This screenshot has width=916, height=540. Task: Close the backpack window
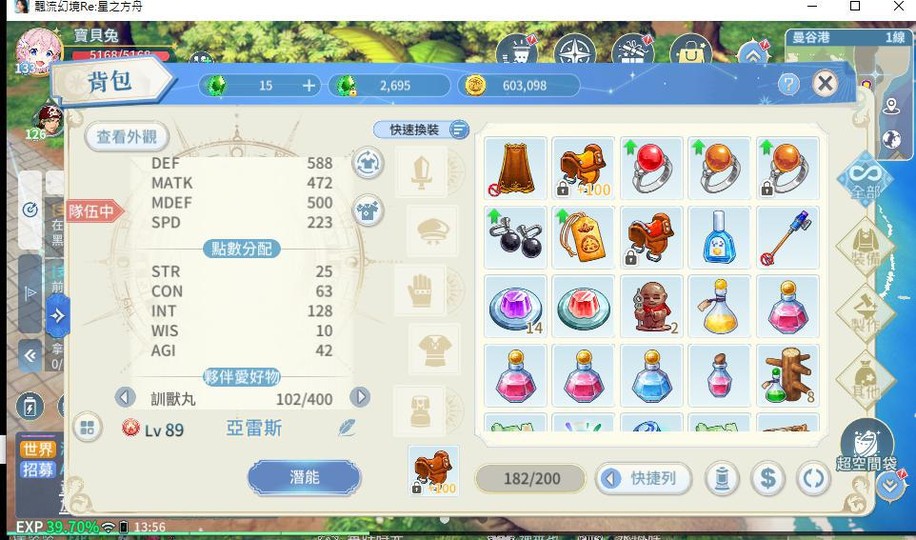coord(825,84)
